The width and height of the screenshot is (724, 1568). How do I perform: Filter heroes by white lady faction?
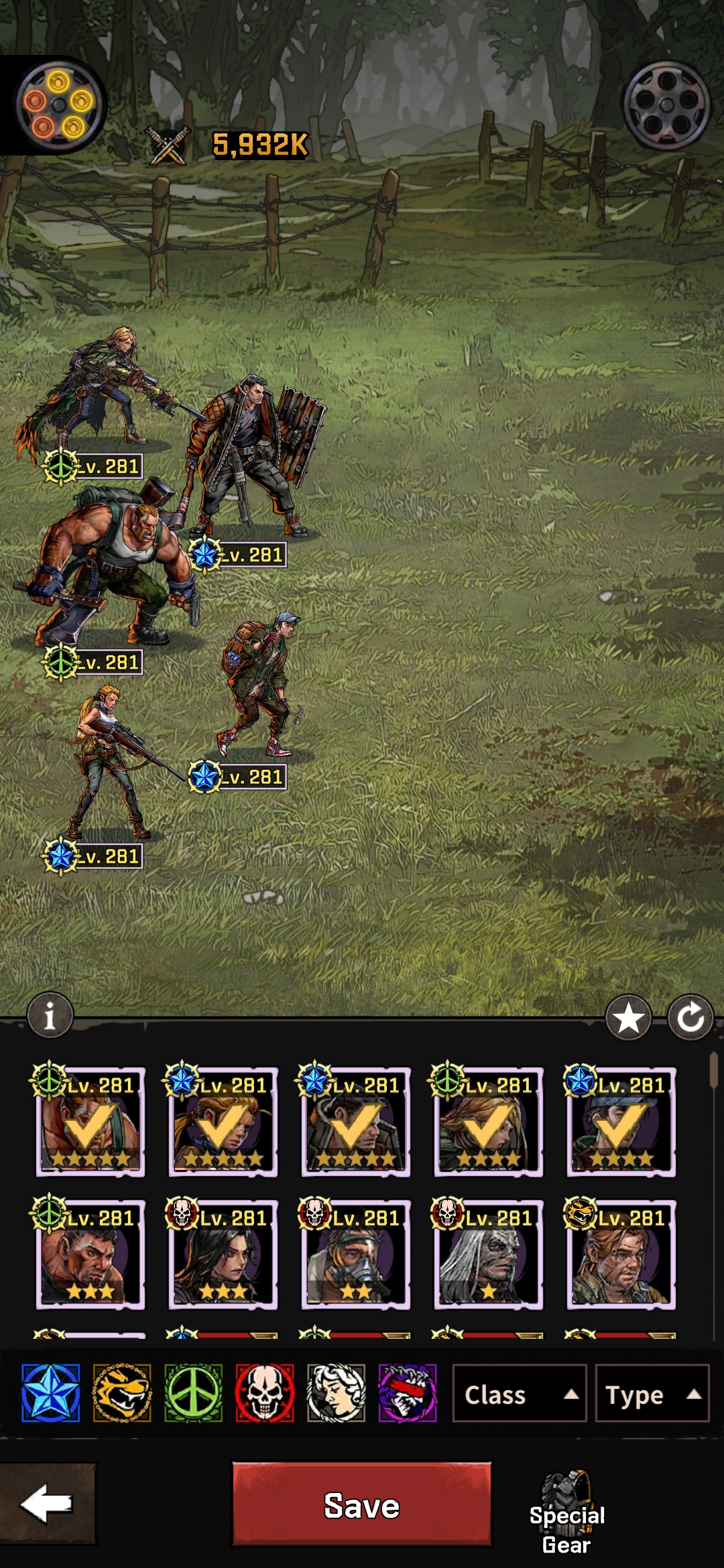(x=337, y=1394)
